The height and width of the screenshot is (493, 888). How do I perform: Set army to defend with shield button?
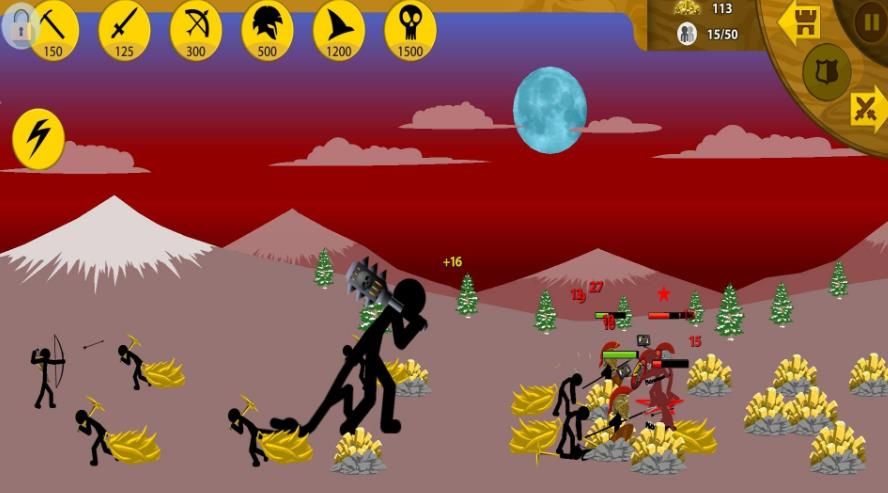(x=827, y=71)
